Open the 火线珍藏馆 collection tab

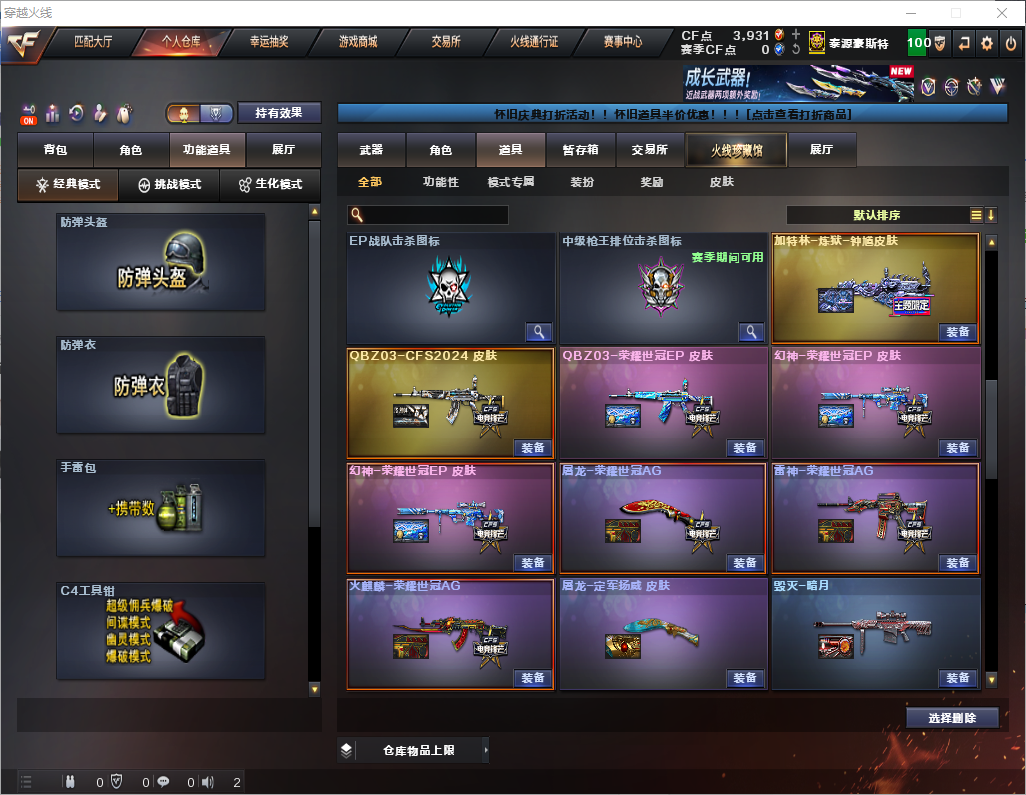tap(736, 150)
